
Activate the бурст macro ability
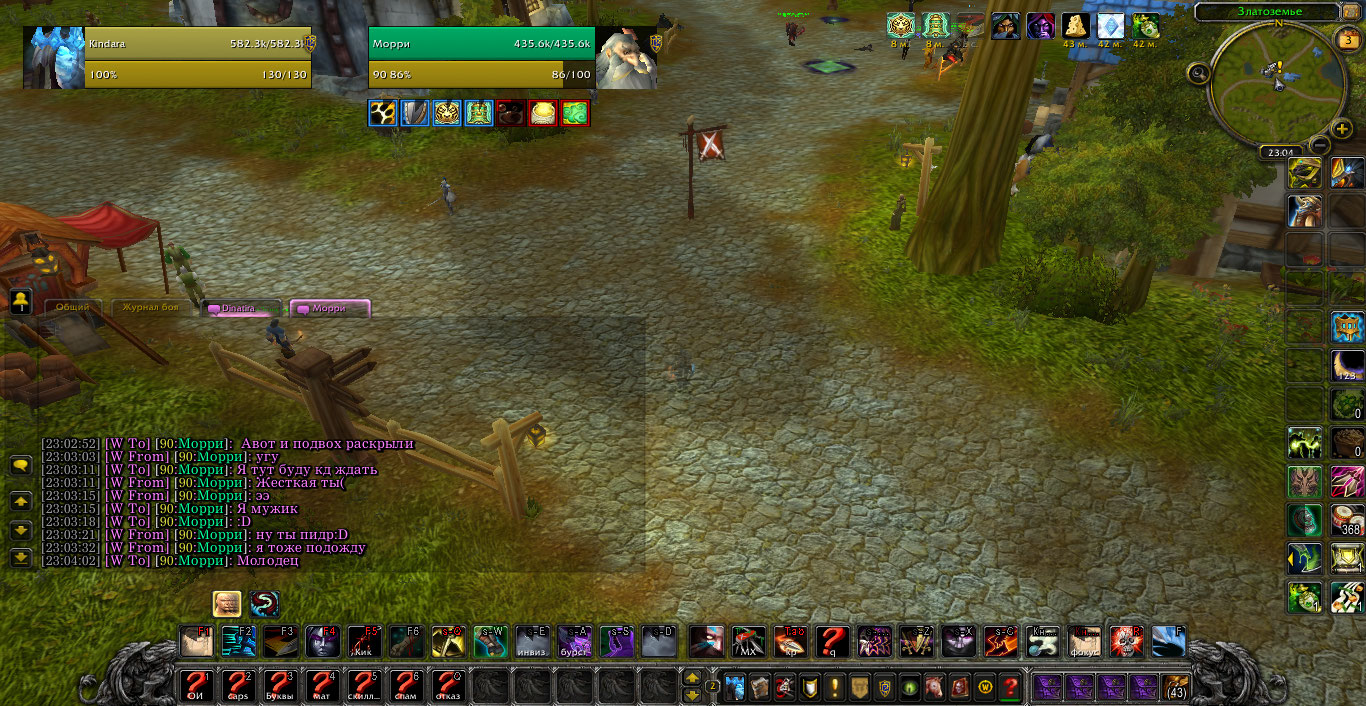pos(575,641)
